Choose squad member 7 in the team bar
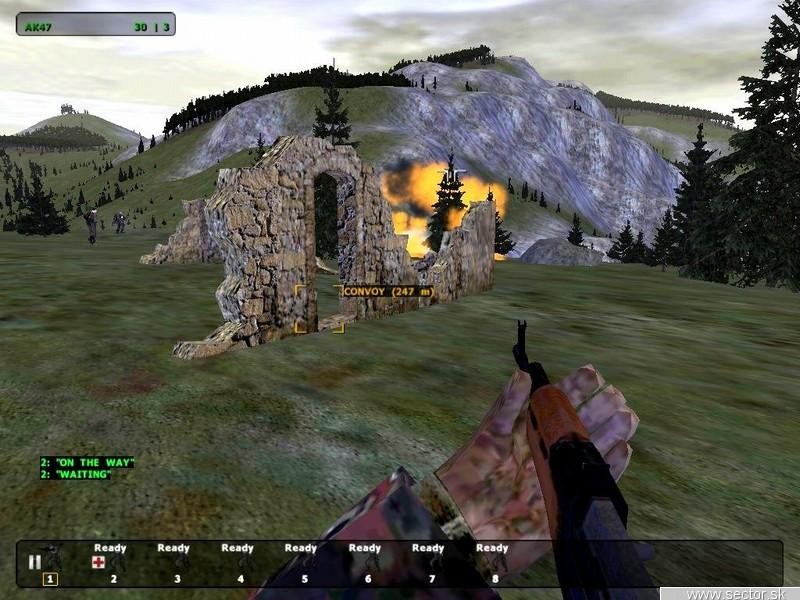Screen dimensions: 800x600 tap(428, 563)
